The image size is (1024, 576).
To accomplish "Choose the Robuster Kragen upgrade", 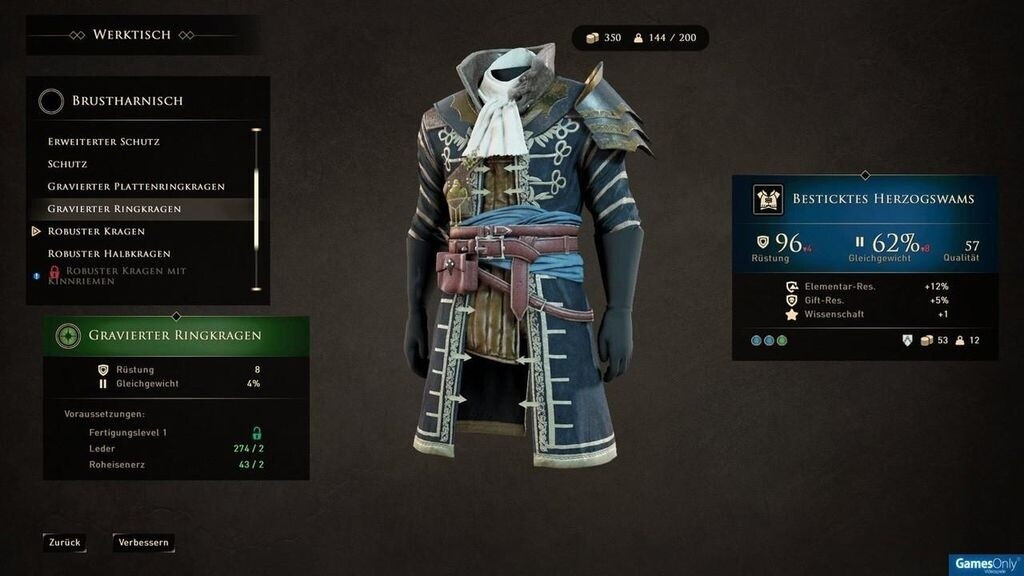I will [x=96, y=231].
